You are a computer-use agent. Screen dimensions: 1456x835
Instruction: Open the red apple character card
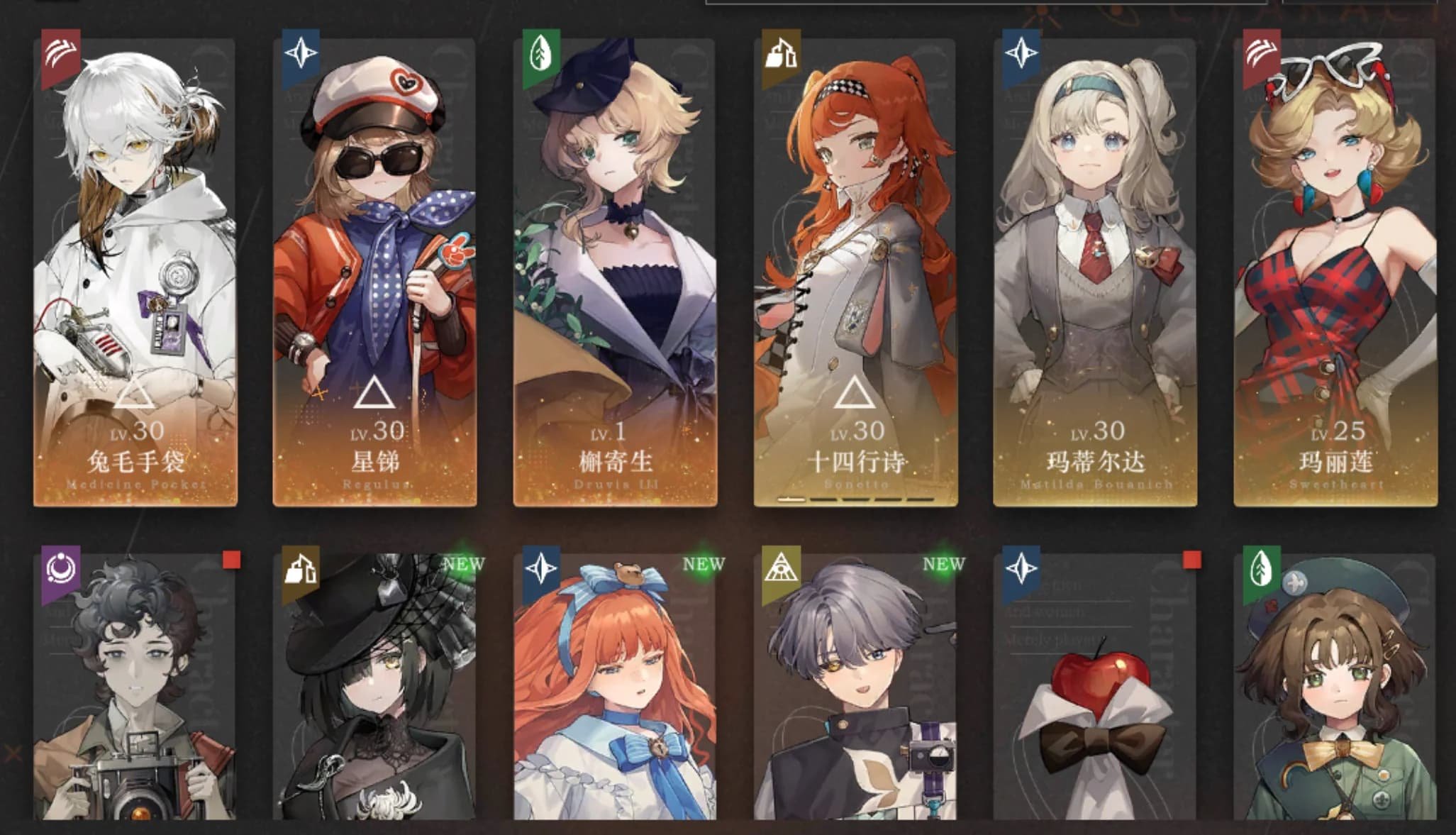click(1095, 687)
